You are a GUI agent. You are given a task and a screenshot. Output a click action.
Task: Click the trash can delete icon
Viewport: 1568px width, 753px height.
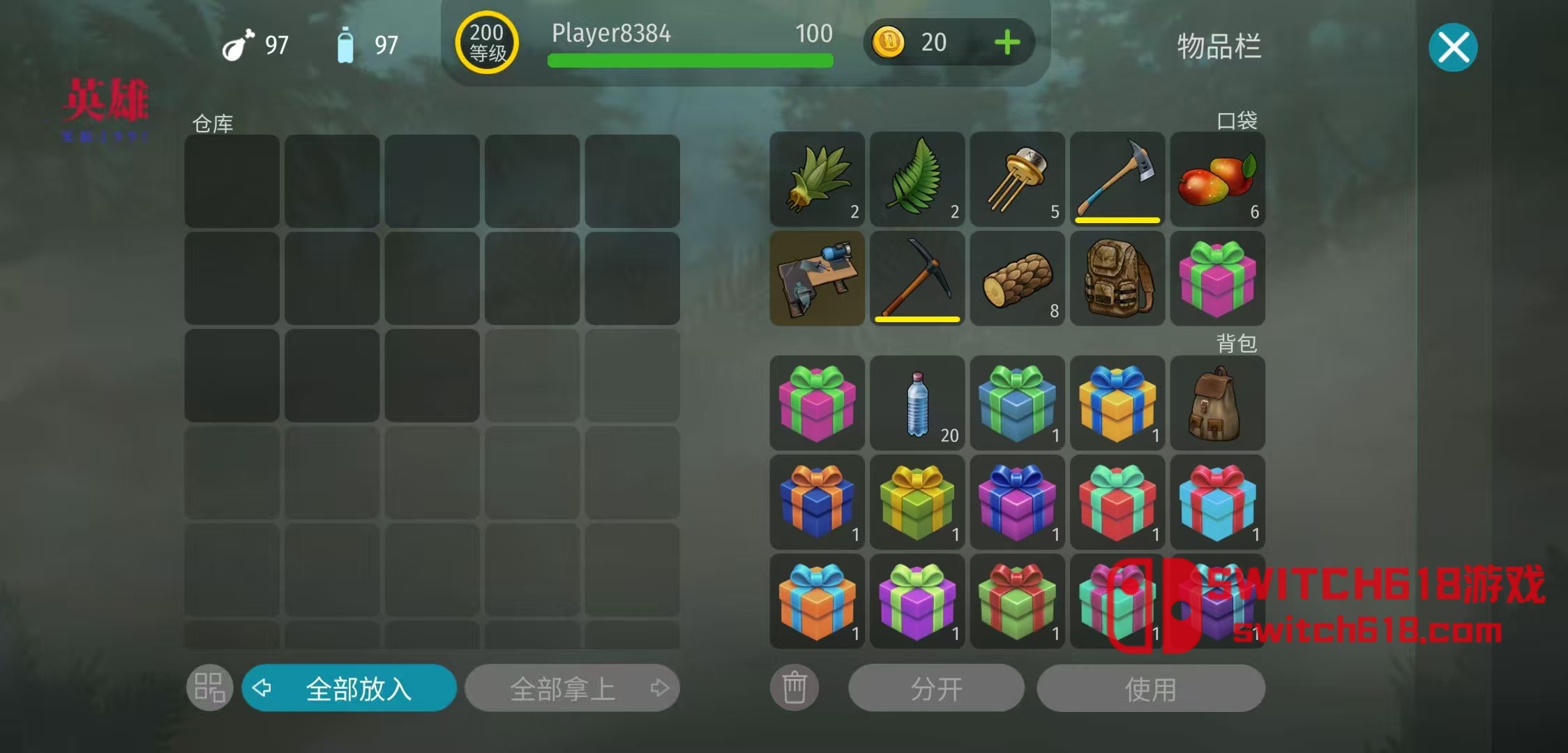794,688
